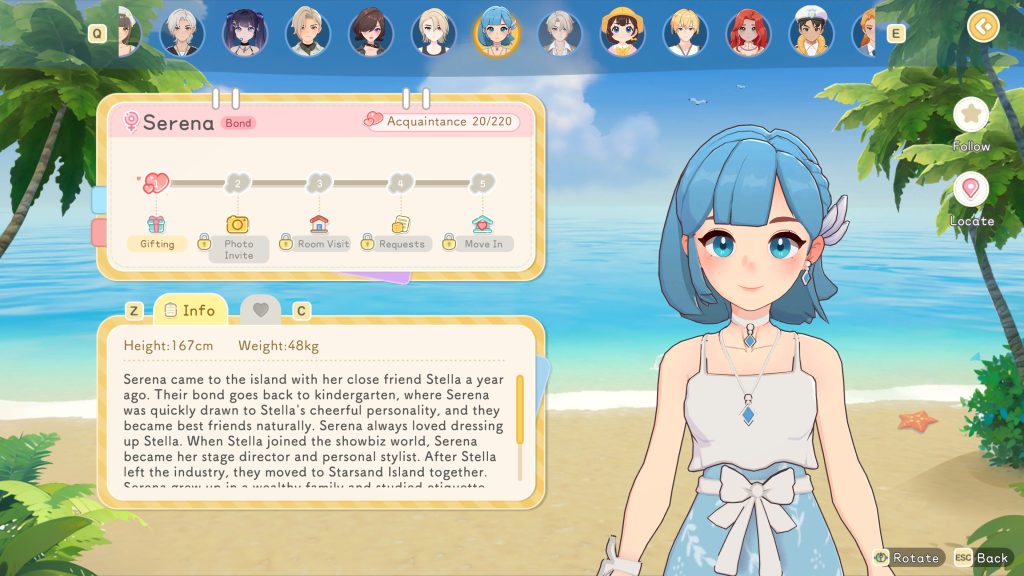
Task: Choose the purple twin-tail girl portrait
Action: [245, 32]
